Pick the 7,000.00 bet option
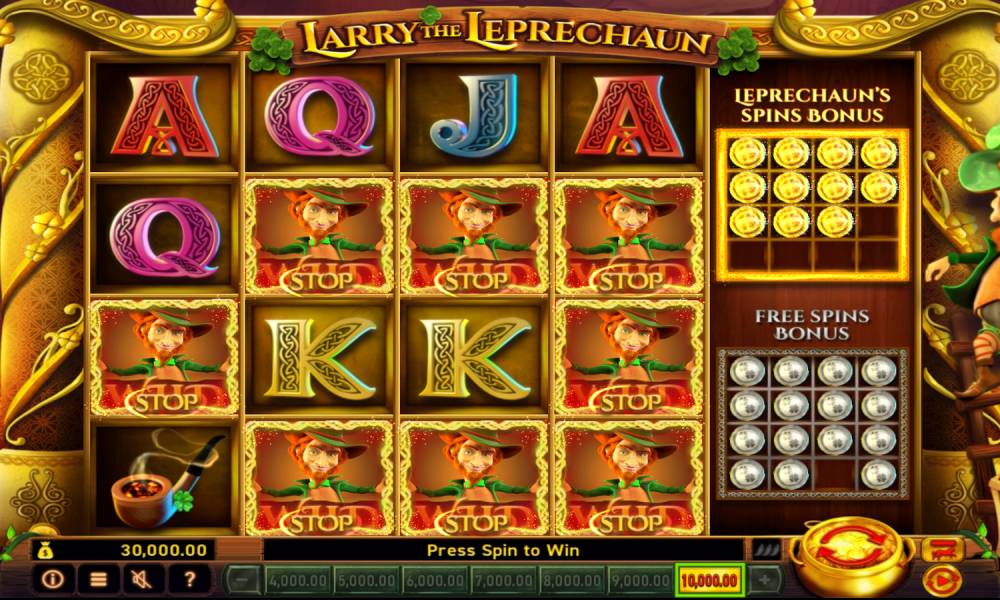Viewport: 1000px width, 600px height. point(502,579)
